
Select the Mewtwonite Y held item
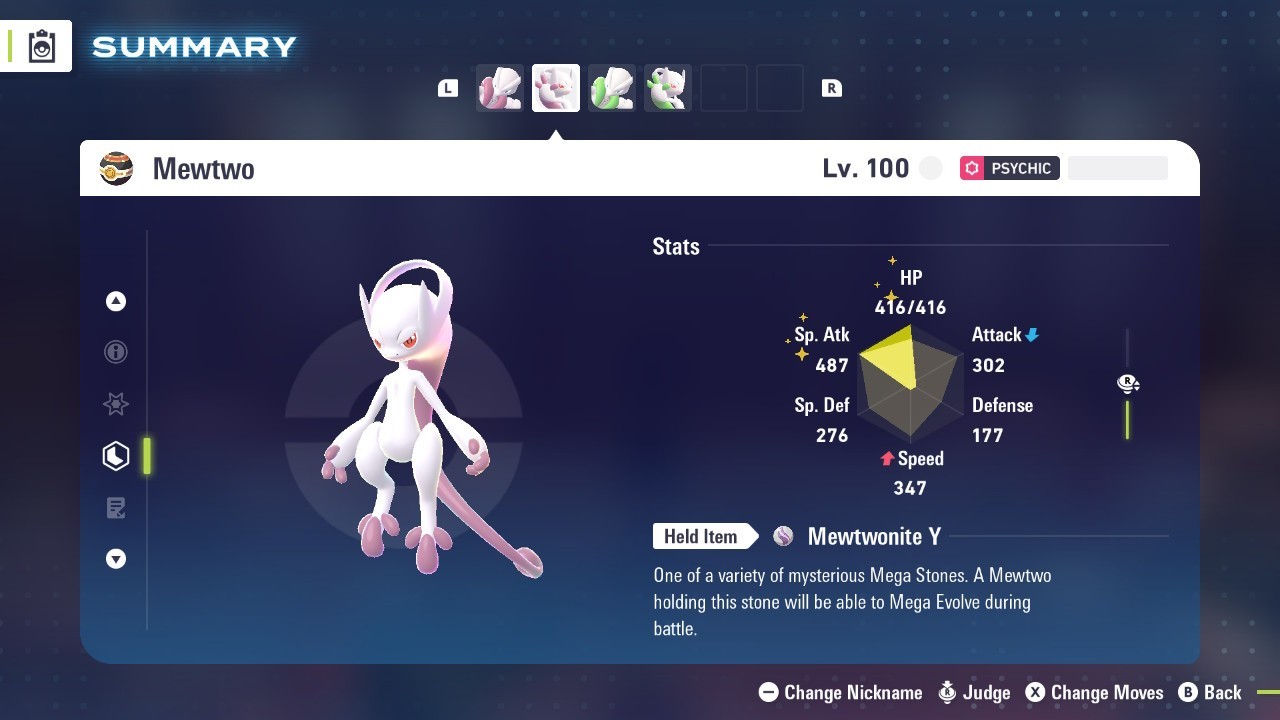coord(873,537)
